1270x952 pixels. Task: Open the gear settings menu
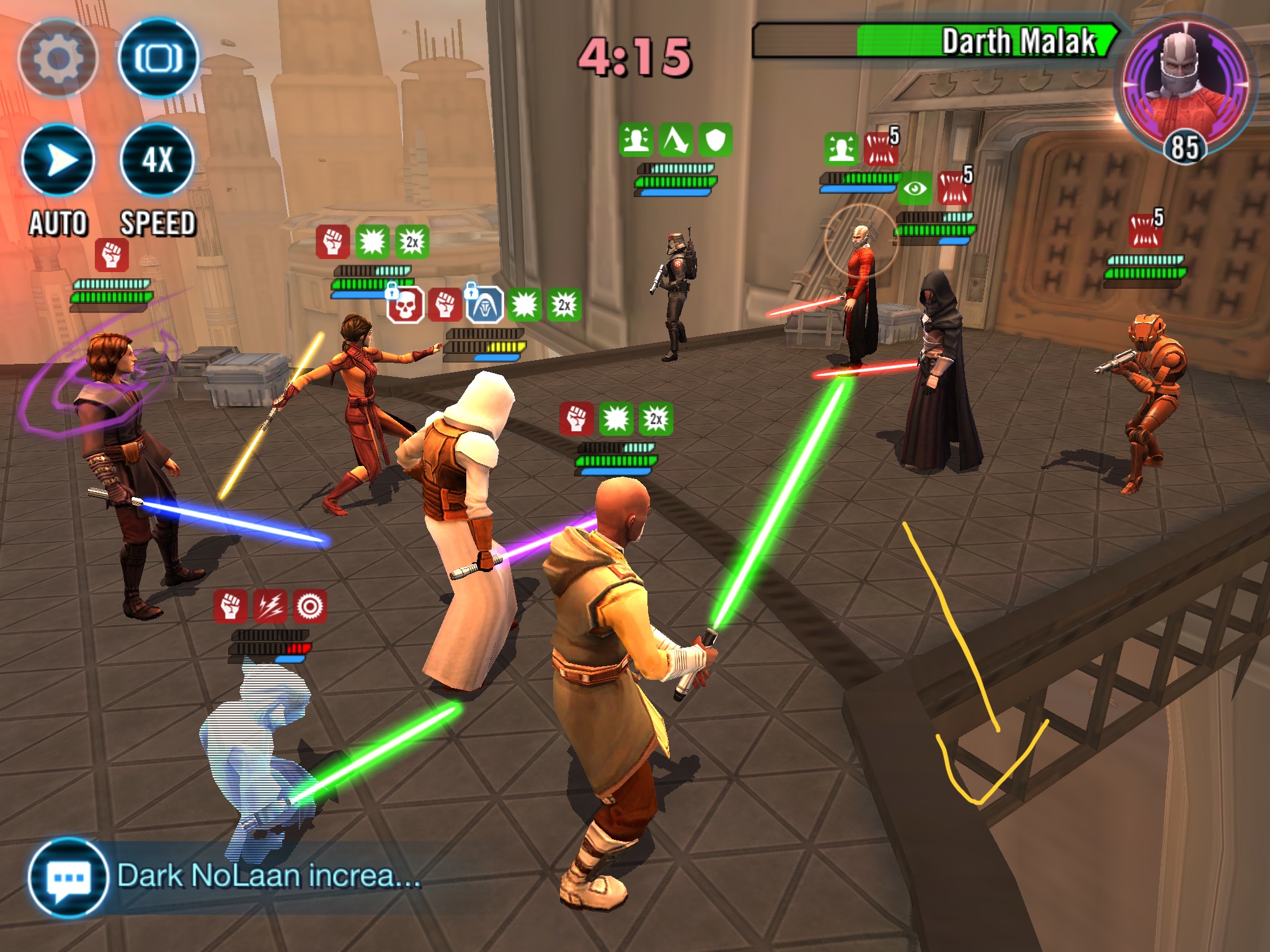coord(58,59)
